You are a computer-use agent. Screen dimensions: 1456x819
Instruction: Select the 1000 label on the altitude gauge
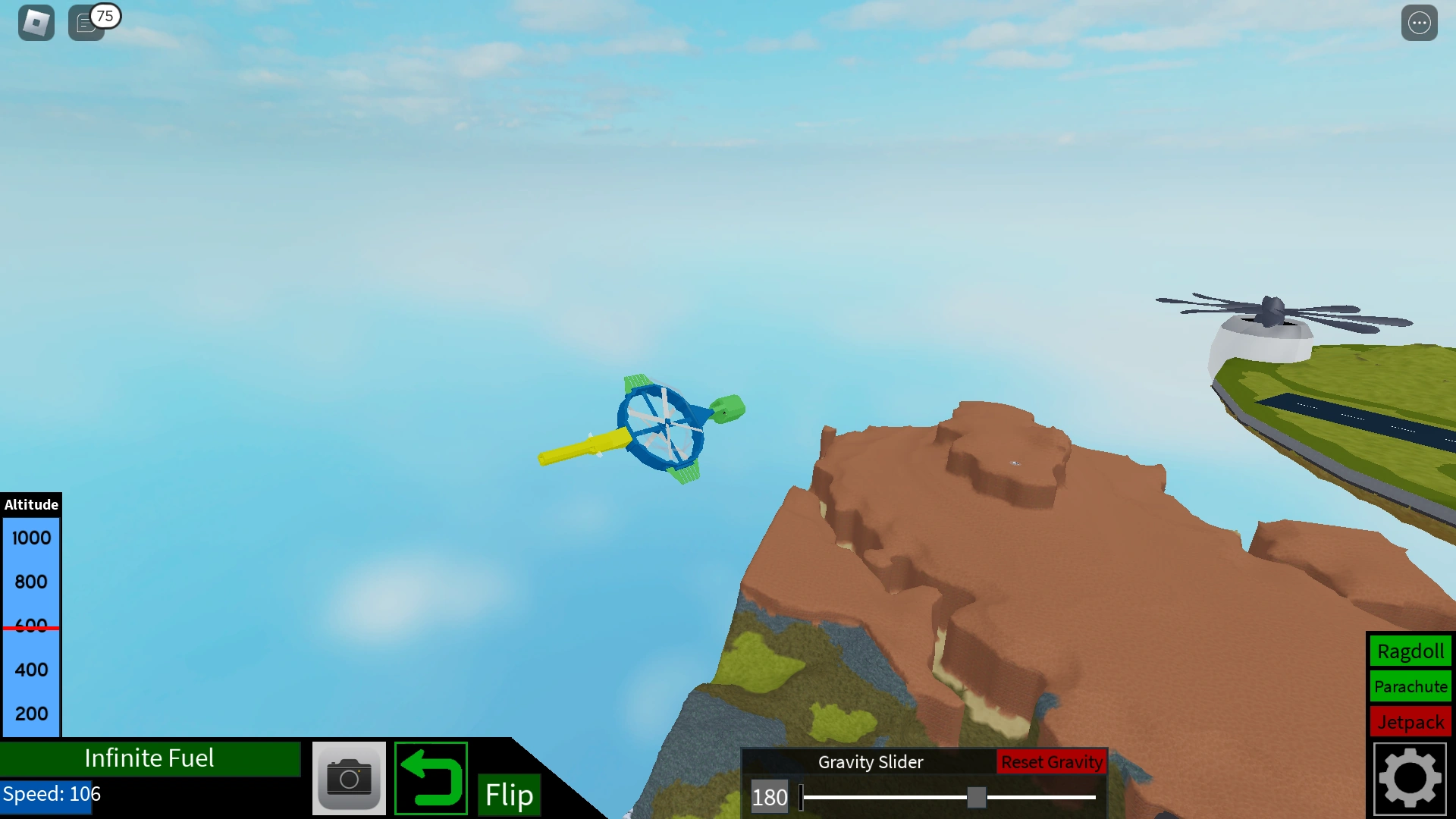(x=30, y=538)
